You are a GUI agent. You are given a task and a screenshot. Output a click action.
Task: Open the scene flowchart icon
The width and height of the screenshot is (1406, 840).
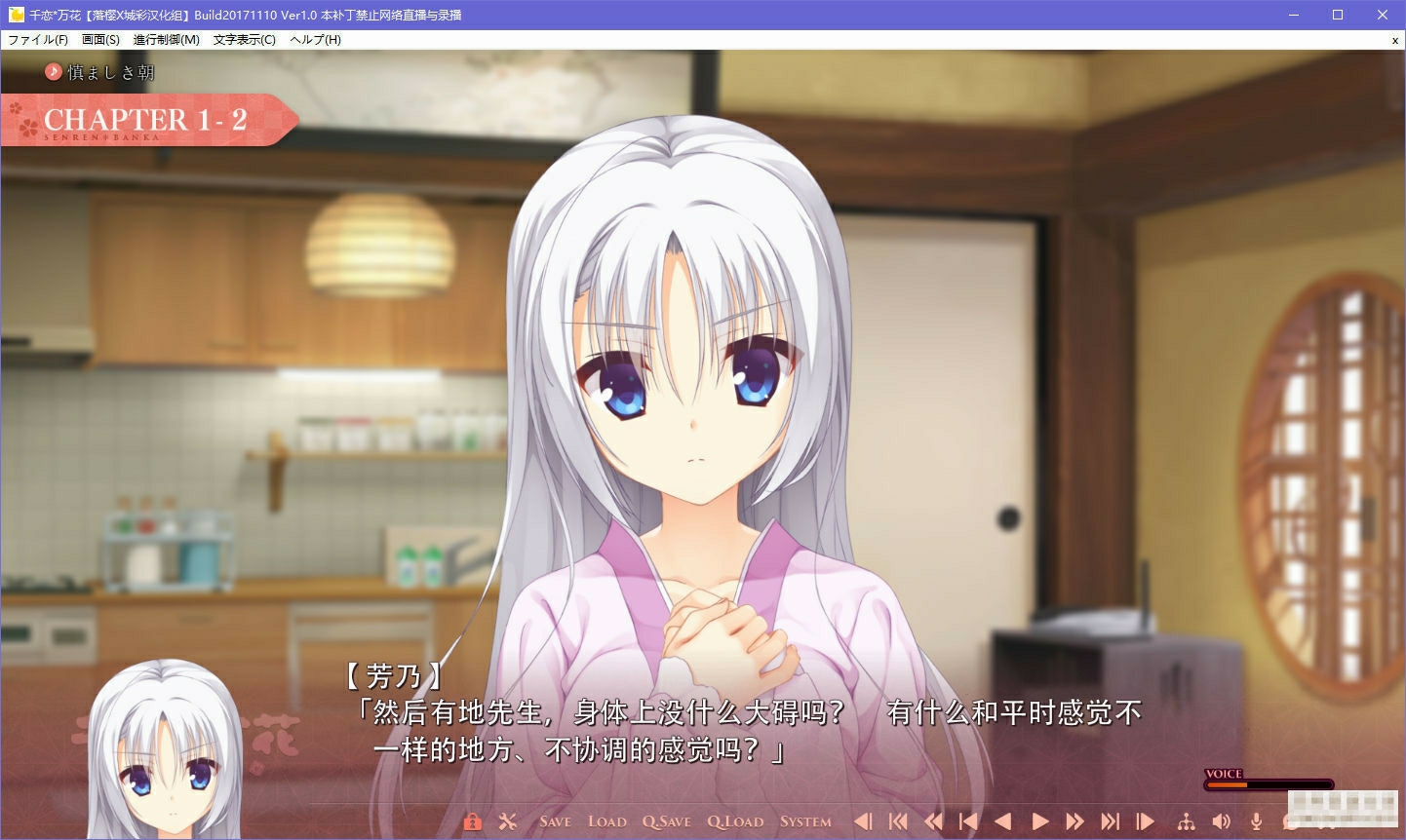tap(1188, 821)
